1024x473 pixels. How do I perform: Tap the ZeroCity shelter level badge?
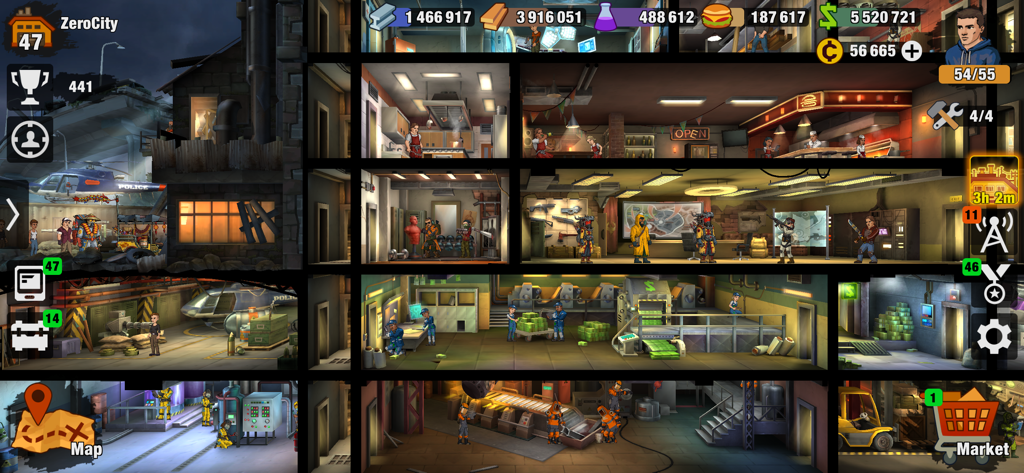(x=30, y=28)
